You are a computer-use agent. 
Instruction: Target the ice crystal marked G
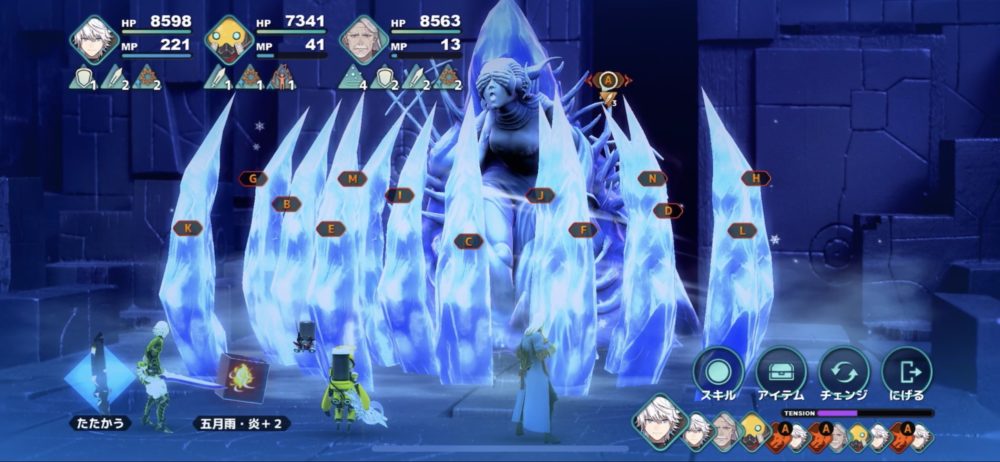253,179
